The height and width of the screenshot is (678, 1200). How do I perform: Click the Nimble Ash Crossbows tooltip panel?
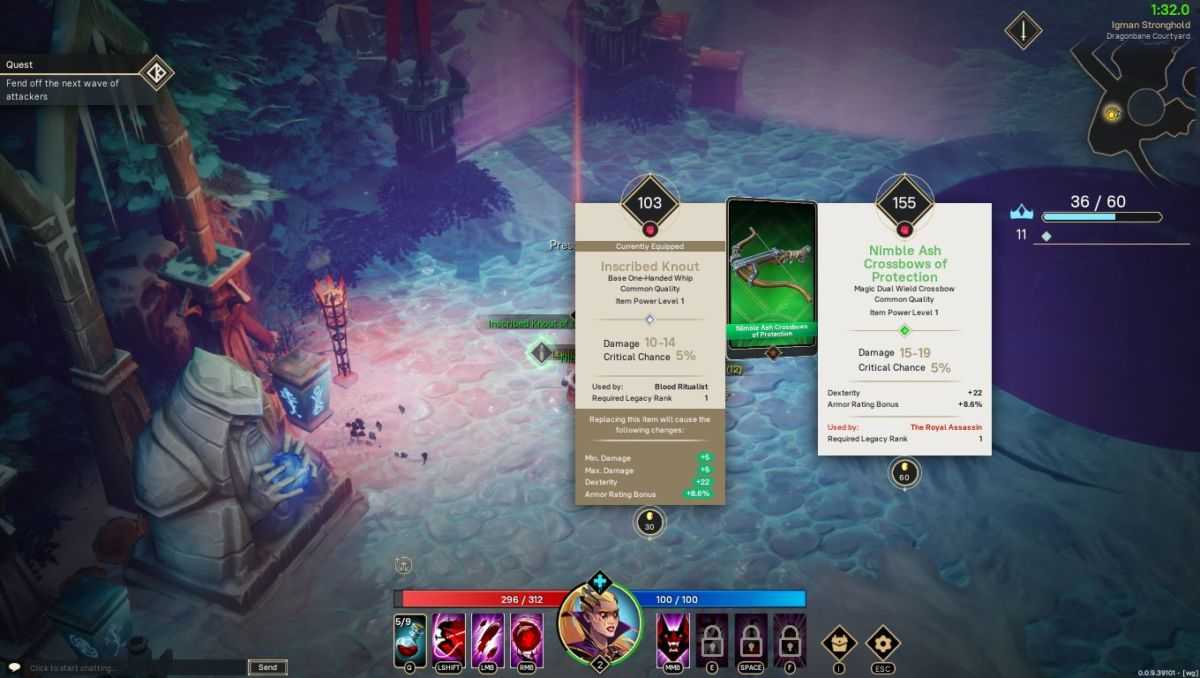(904, 340)
